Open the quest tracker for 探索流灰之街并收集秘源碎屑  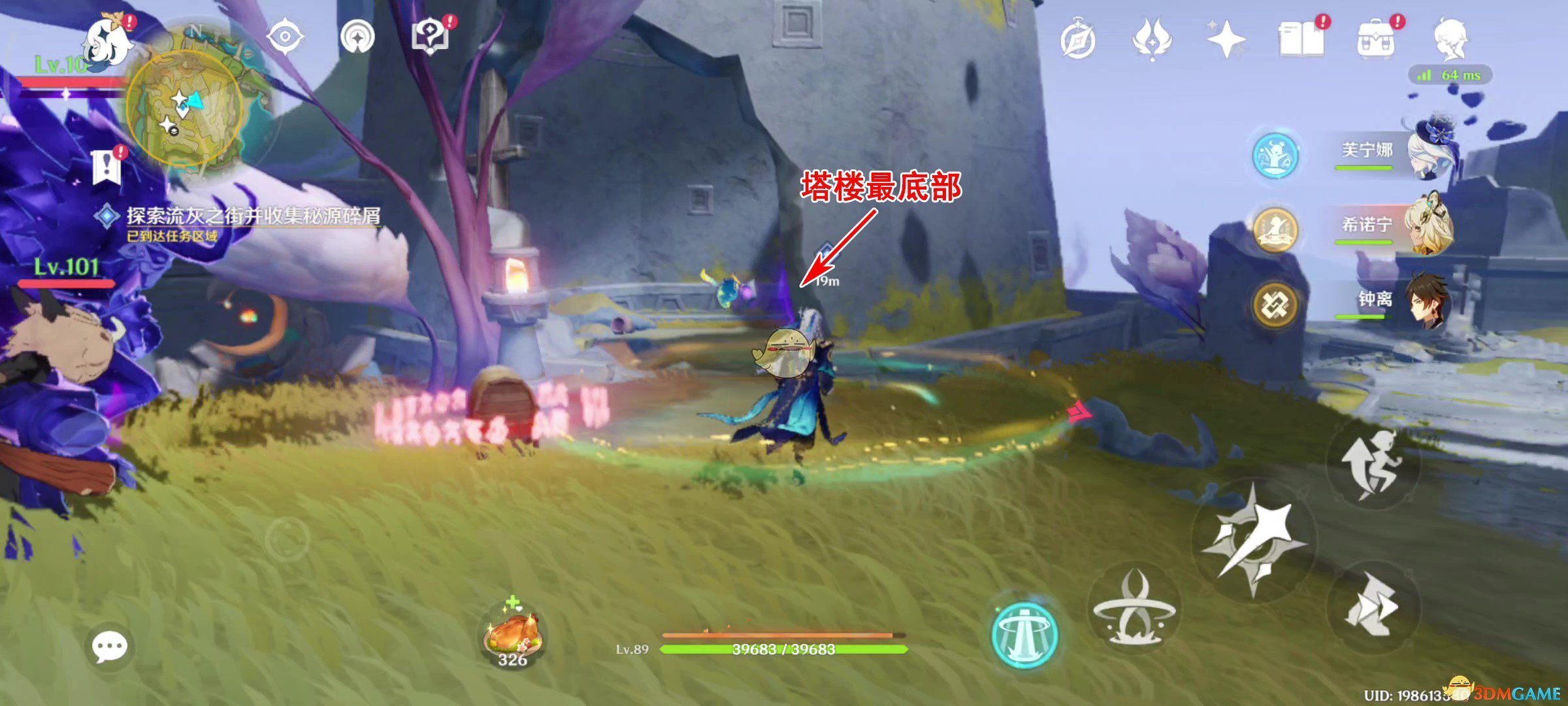[252, 216]
